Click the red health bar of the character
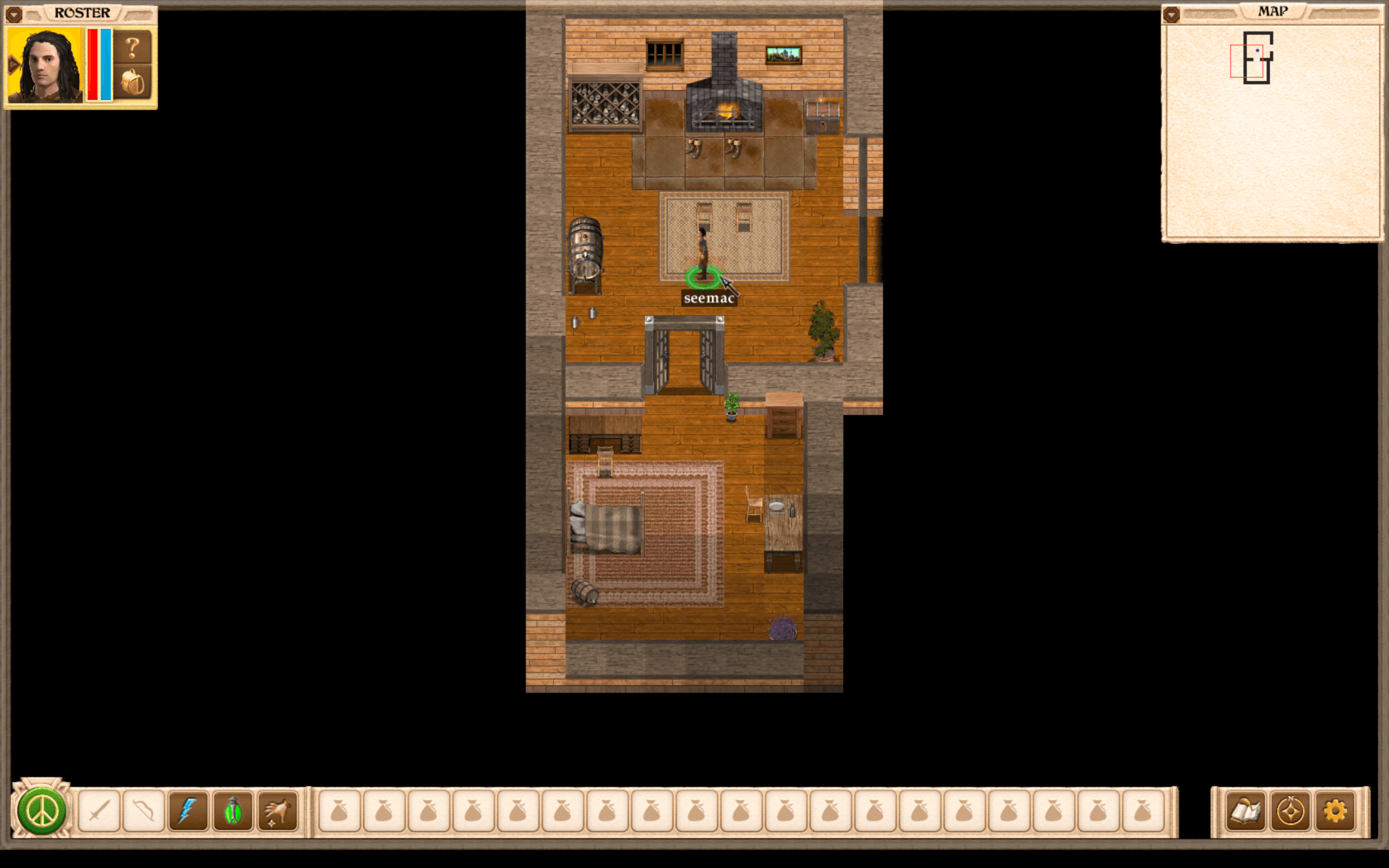This screenshot has width=1389, height=868. click(x=93, y=64)
